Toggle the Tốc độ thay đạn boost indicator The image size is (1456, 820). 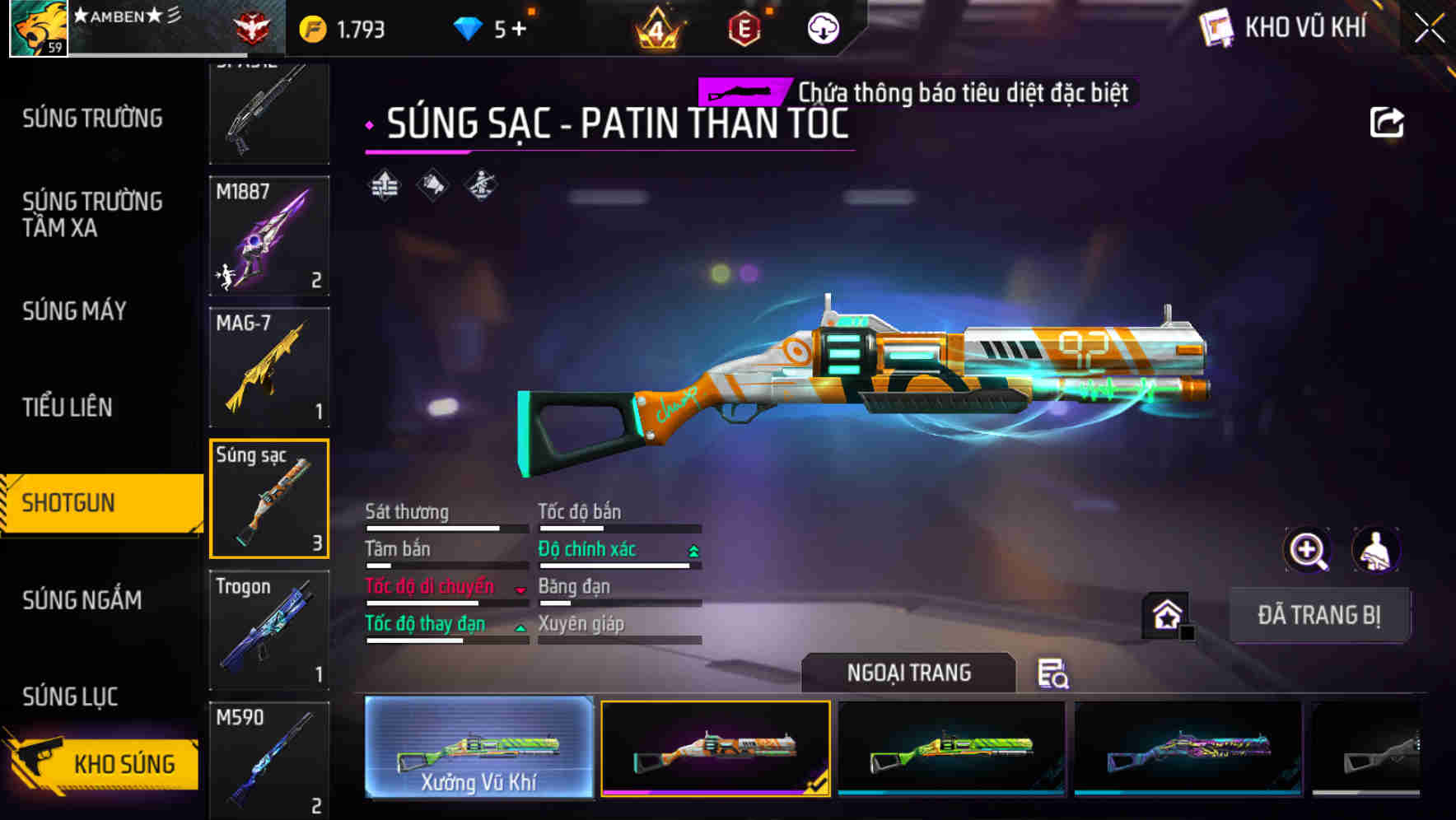520,626
